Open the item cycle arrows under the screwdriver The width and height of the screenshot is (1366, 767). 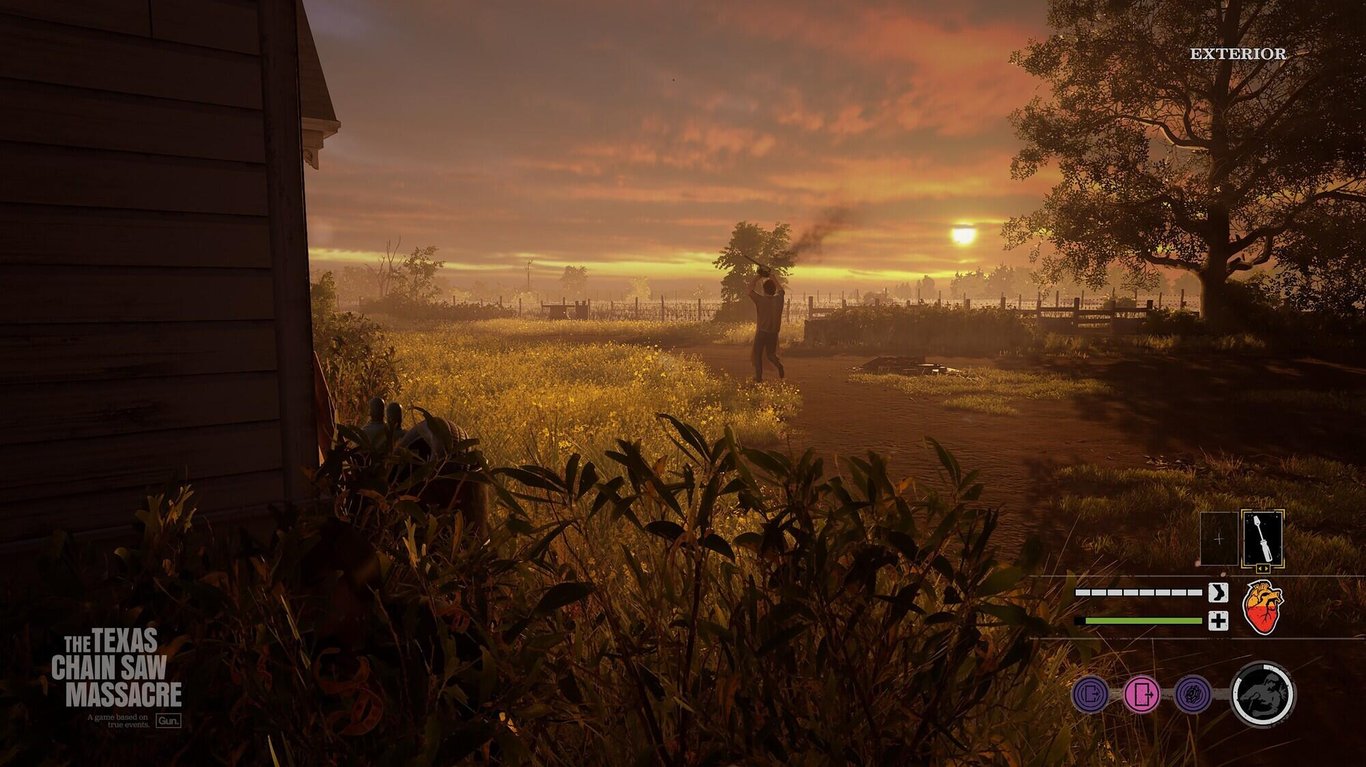pos(1262,568)
